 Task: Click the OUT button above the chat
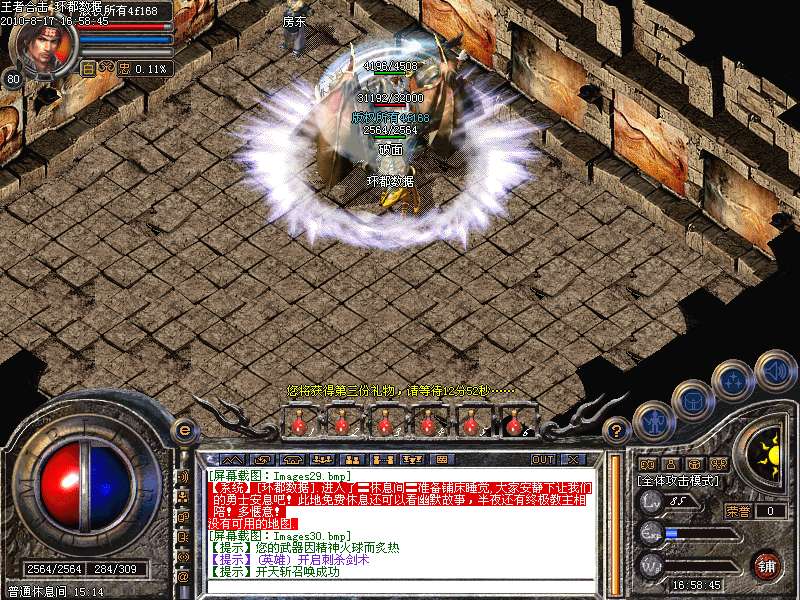click(543, 459)
